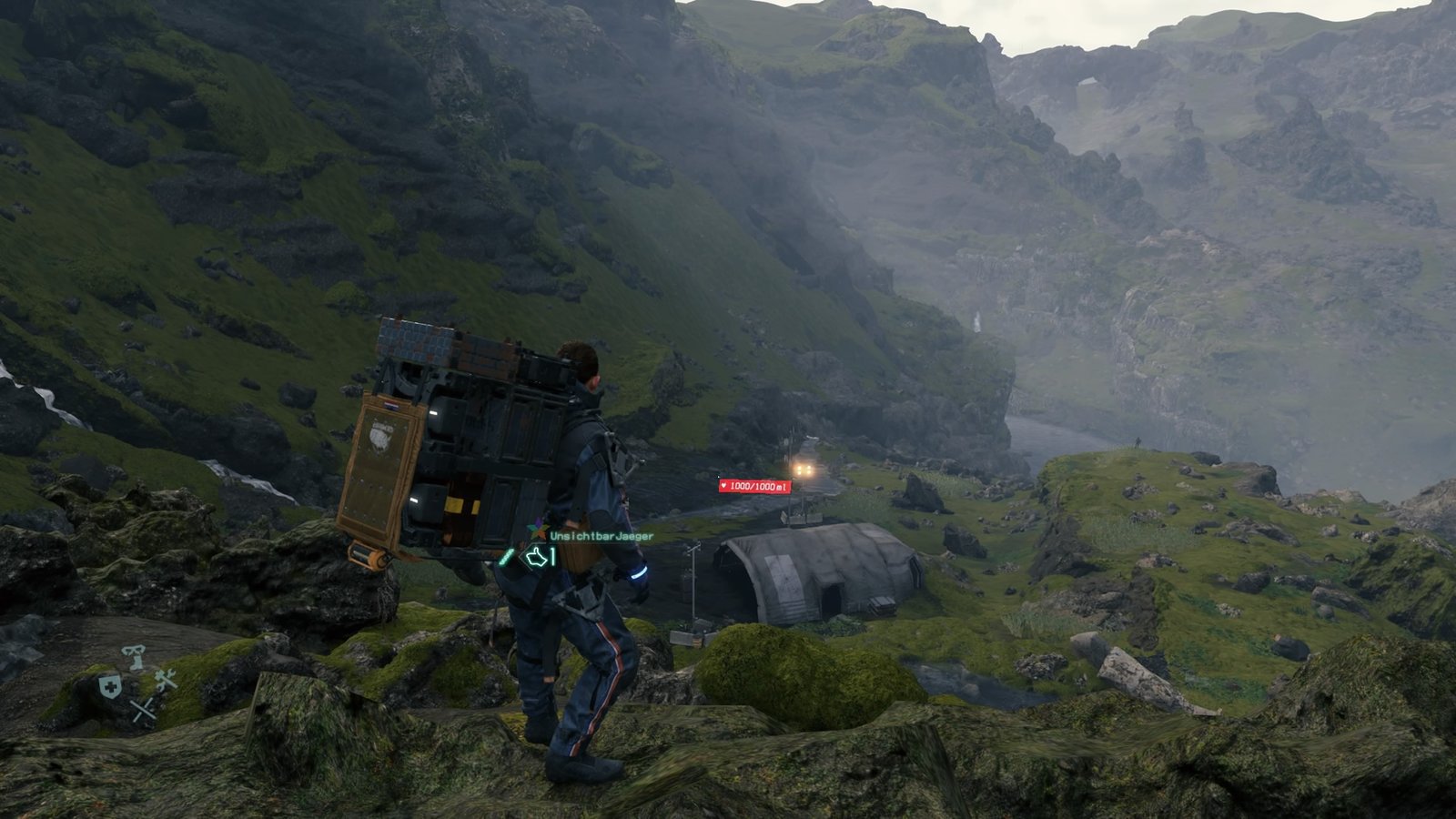Toggle the like counter showing 1
The height and width of the screenshot is (819, 1456).
(552, 555)
